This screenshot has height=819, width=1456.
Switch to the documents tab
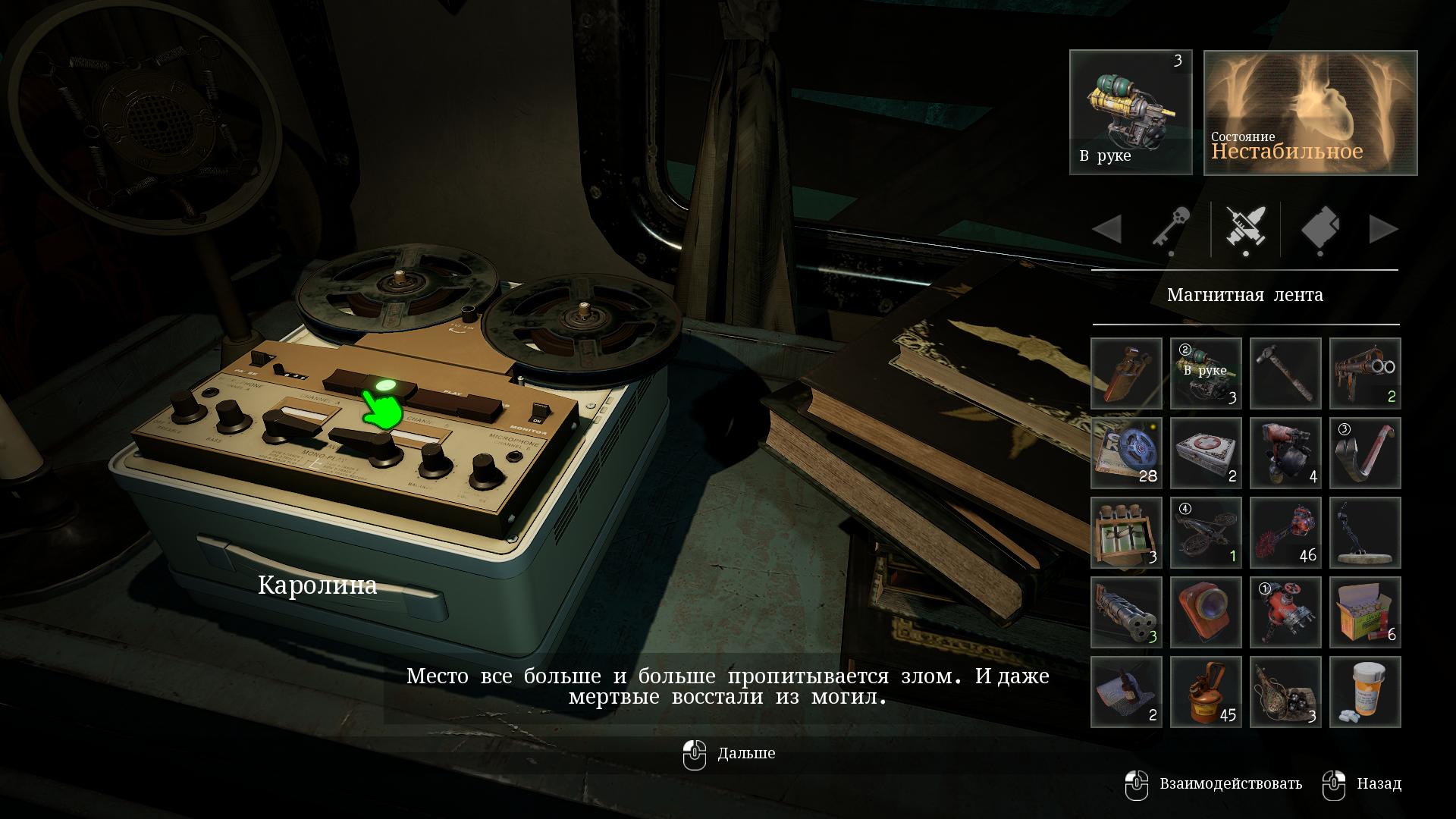(x=1320, y=228)
